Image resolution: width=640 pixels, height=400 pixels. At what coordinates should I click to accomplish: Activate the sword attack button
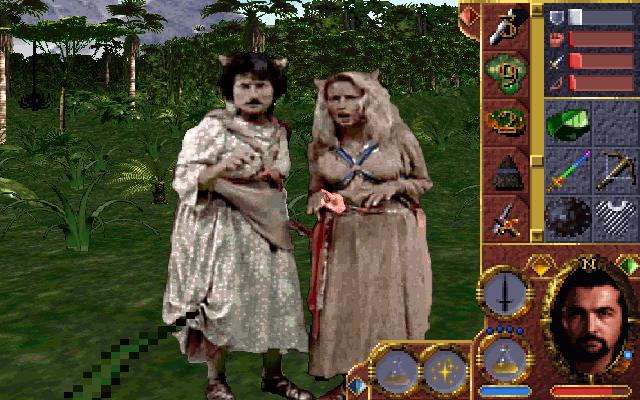505,295
